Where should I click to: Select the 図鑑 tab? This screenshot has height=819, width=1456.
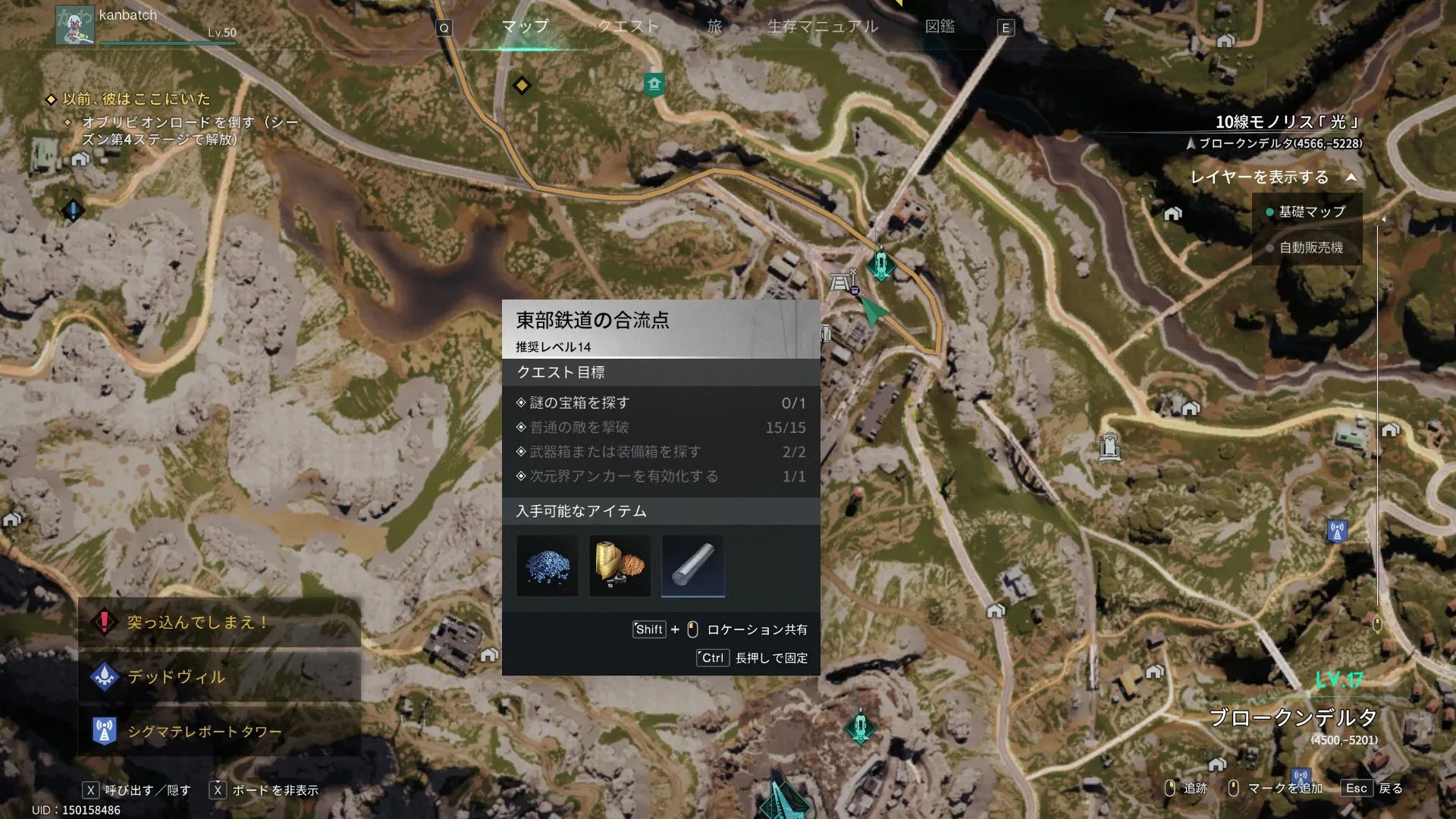(940, 27)
